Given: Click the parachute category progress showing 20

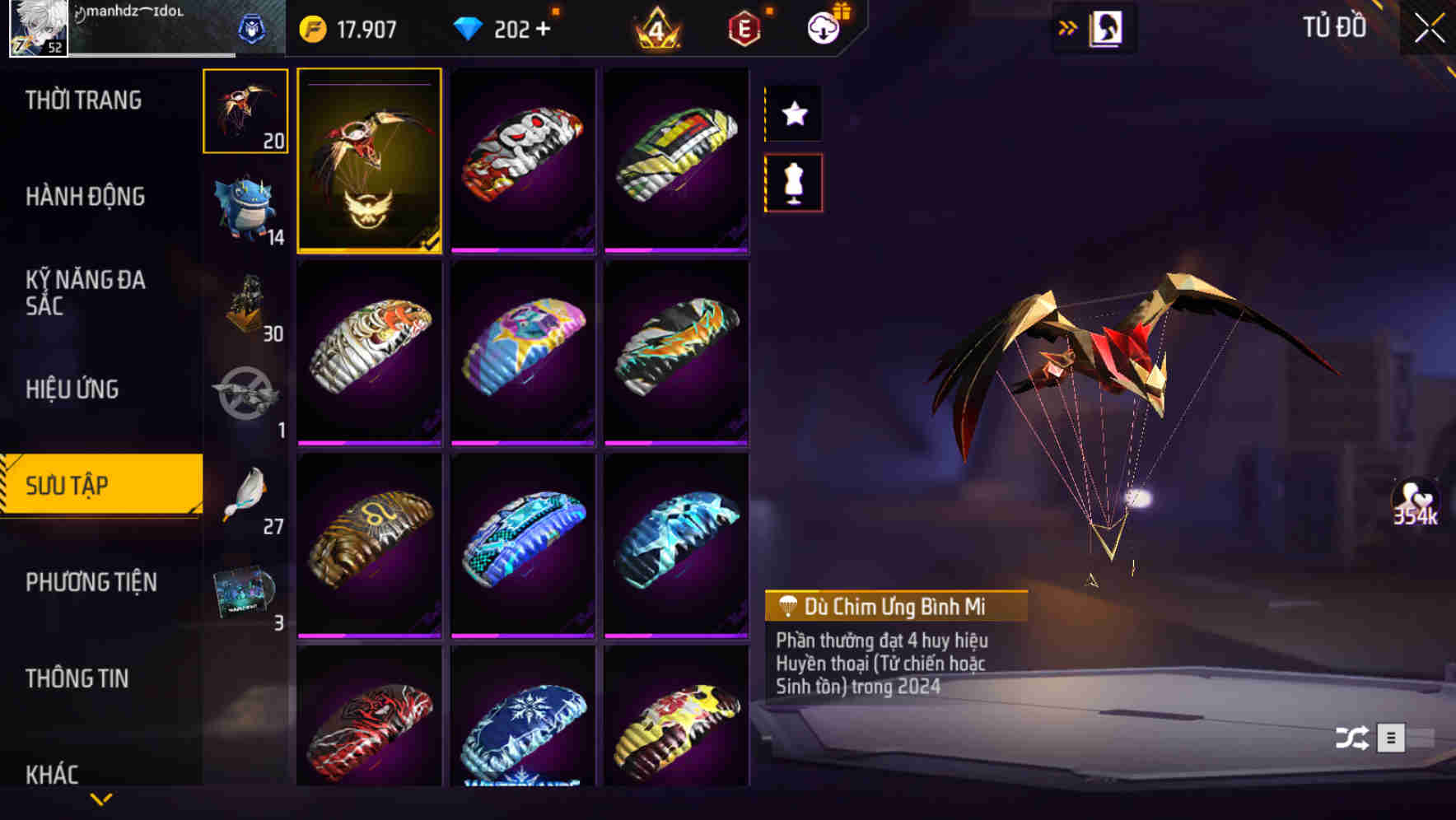Looking at the screenshot, I should [244, 110].
